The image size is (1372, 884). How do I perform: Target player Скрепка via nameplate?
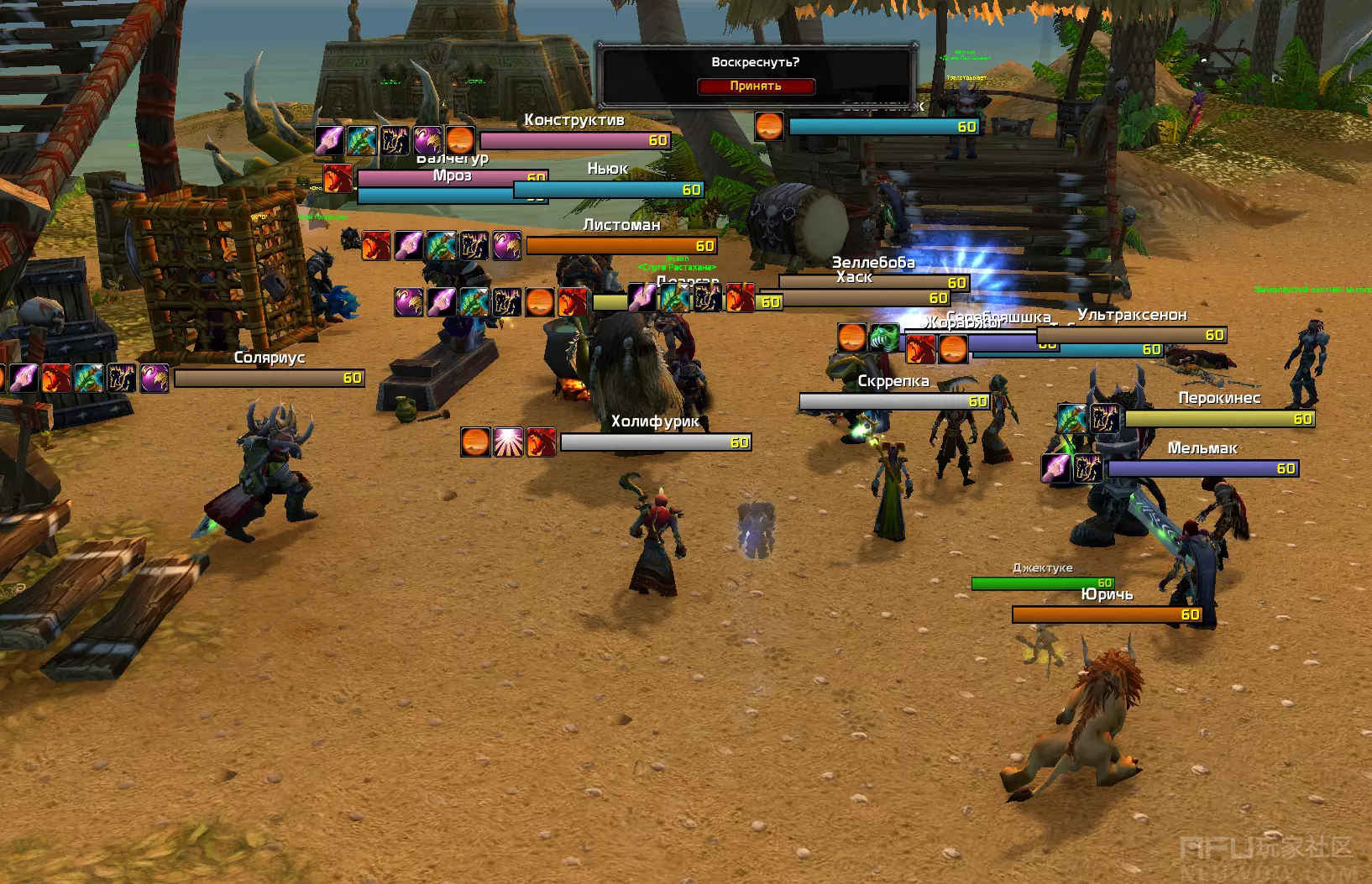pos(894,401)
